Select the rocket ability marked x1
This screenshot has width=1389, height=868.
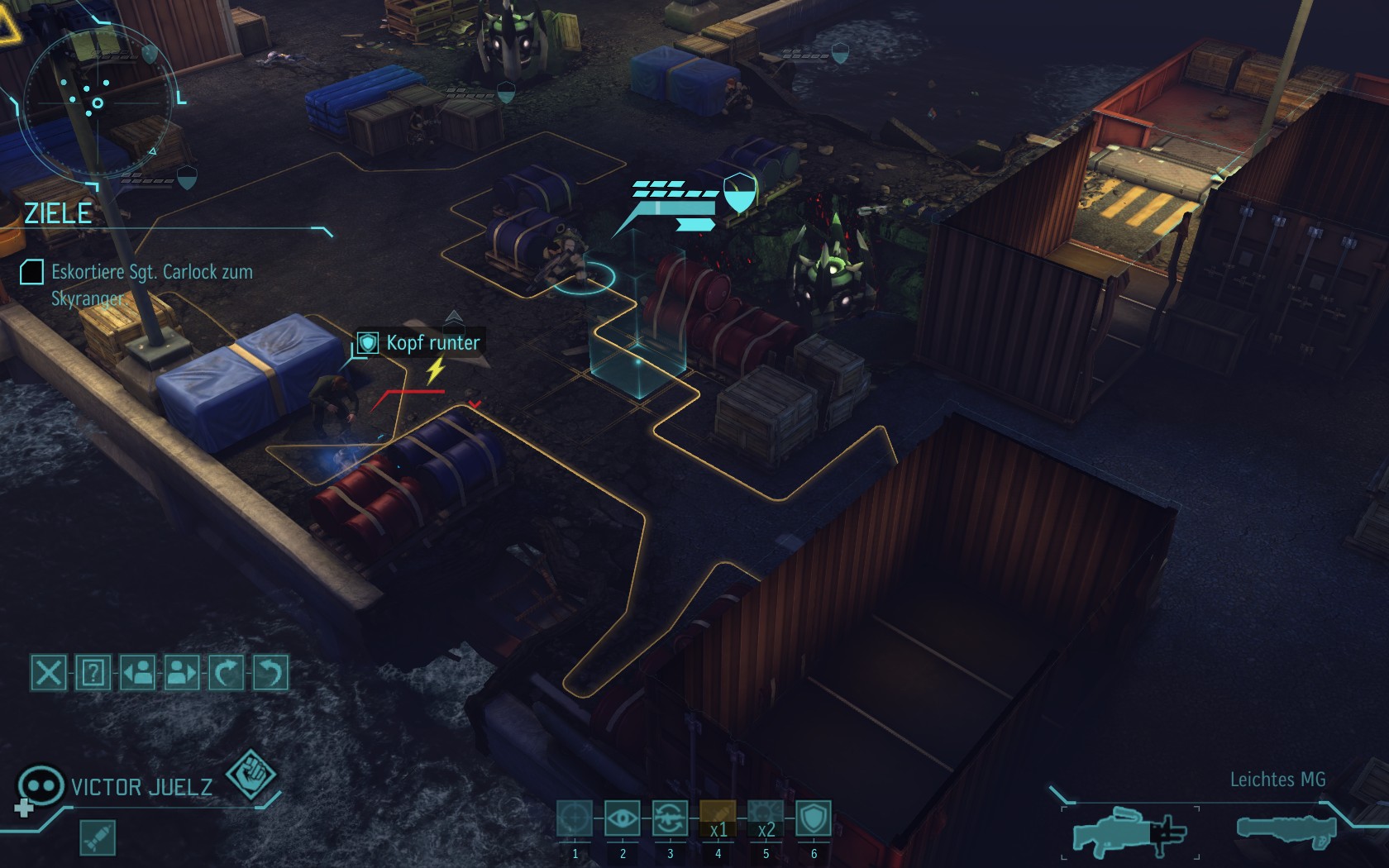click(718, 819)
